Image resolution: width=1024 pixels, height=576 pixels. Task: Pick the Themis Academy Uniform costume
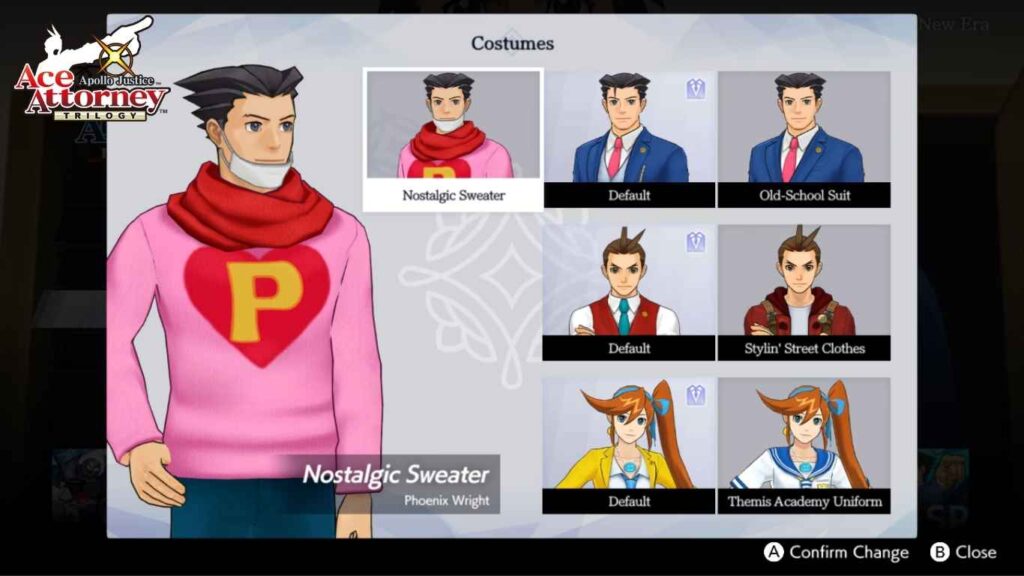(x=804, y=445)
